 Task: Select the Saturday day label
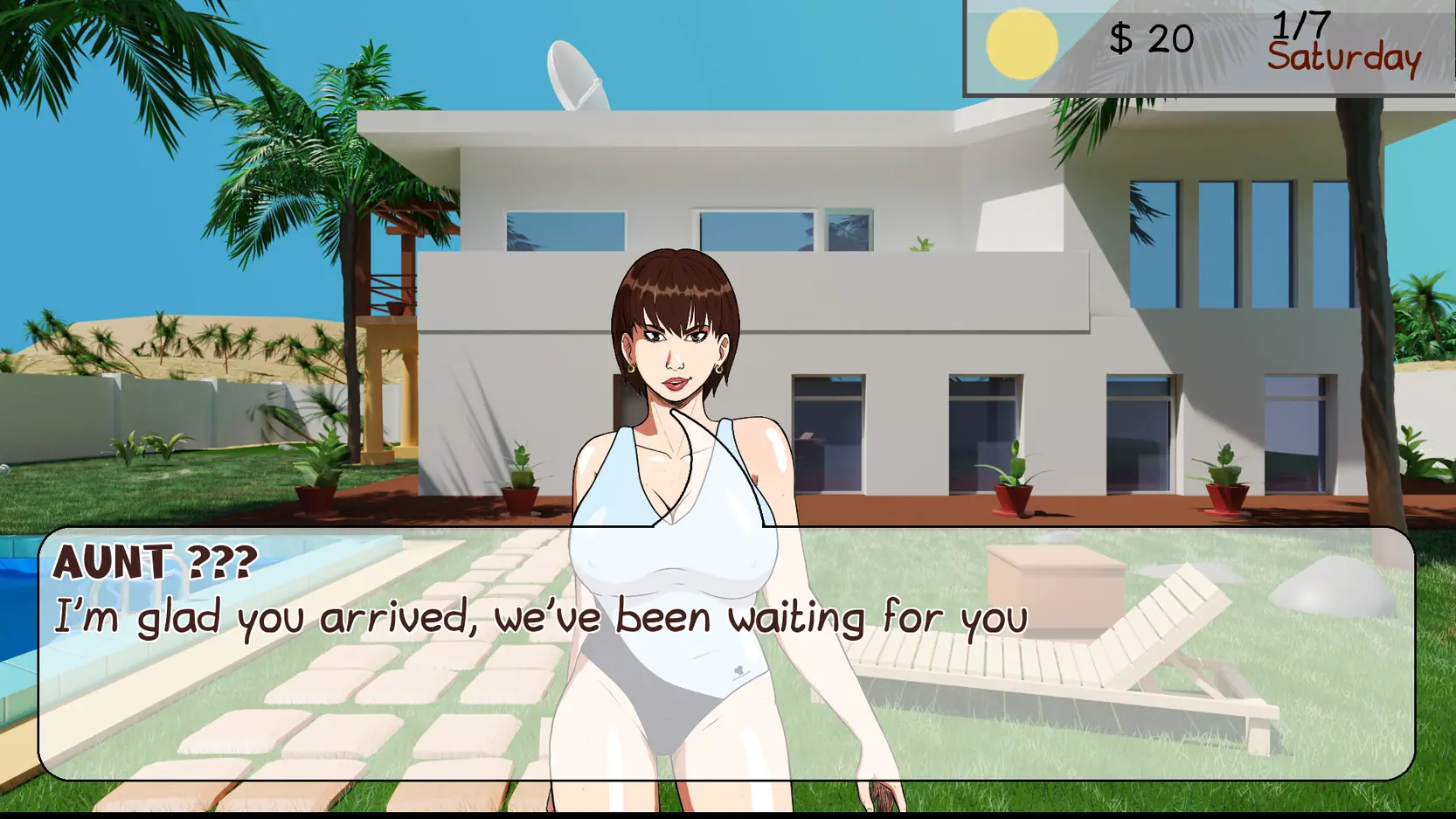[1346, 58]
